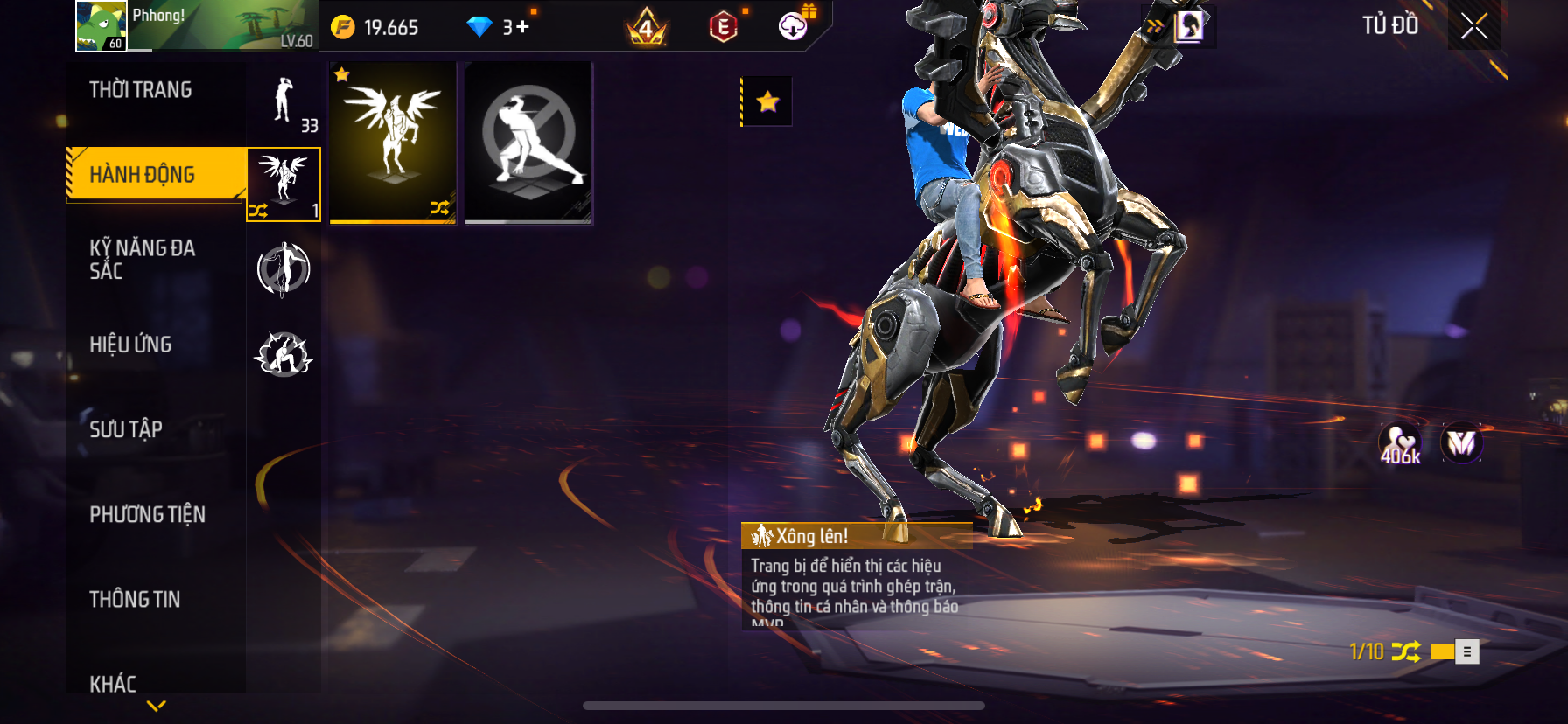Viewport: 1568px width, 724px height.
Task: Switch to Kỹ Năng Đa Sắc
Action: [142, 260]
